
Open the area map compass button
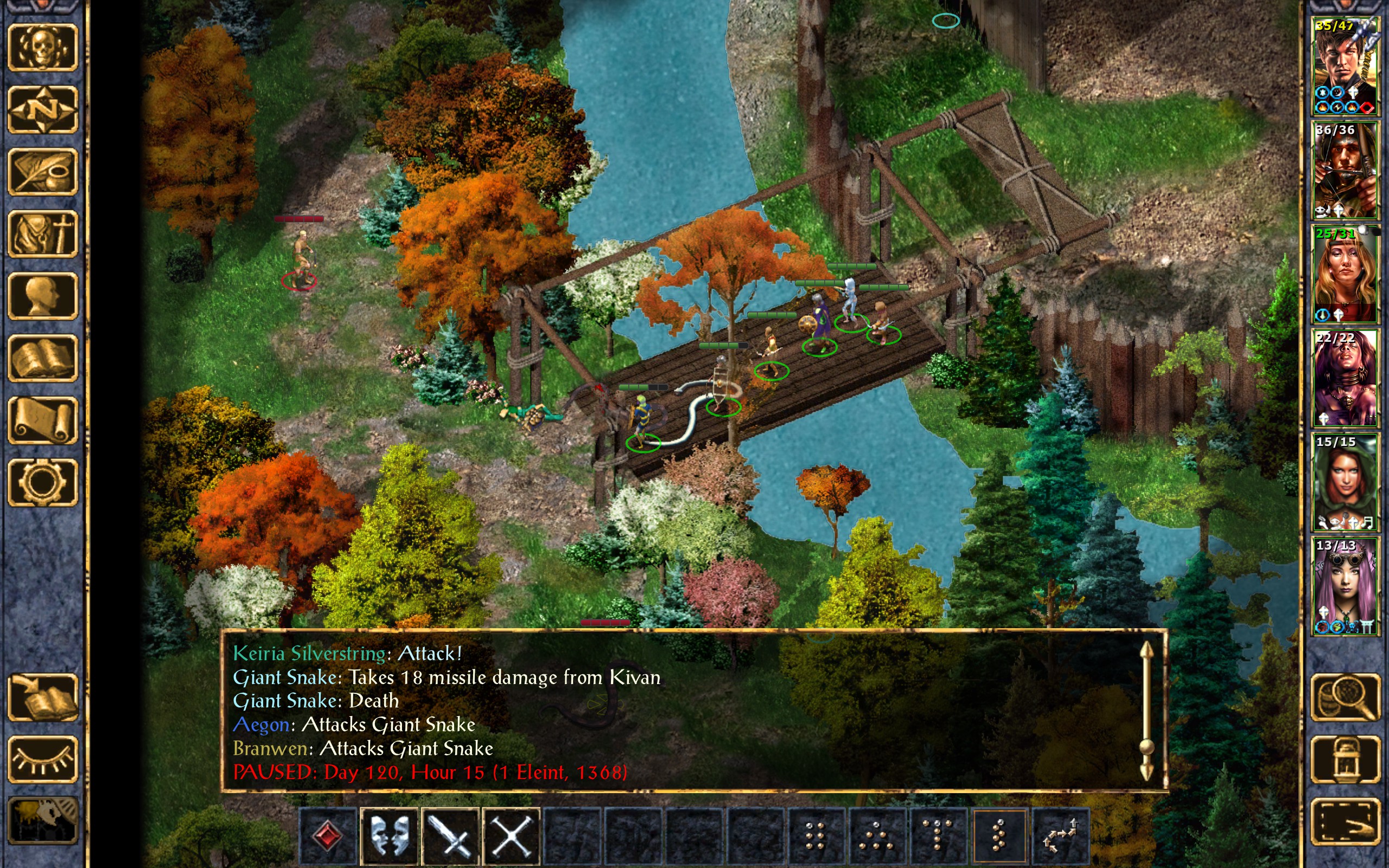pos(42,110)
